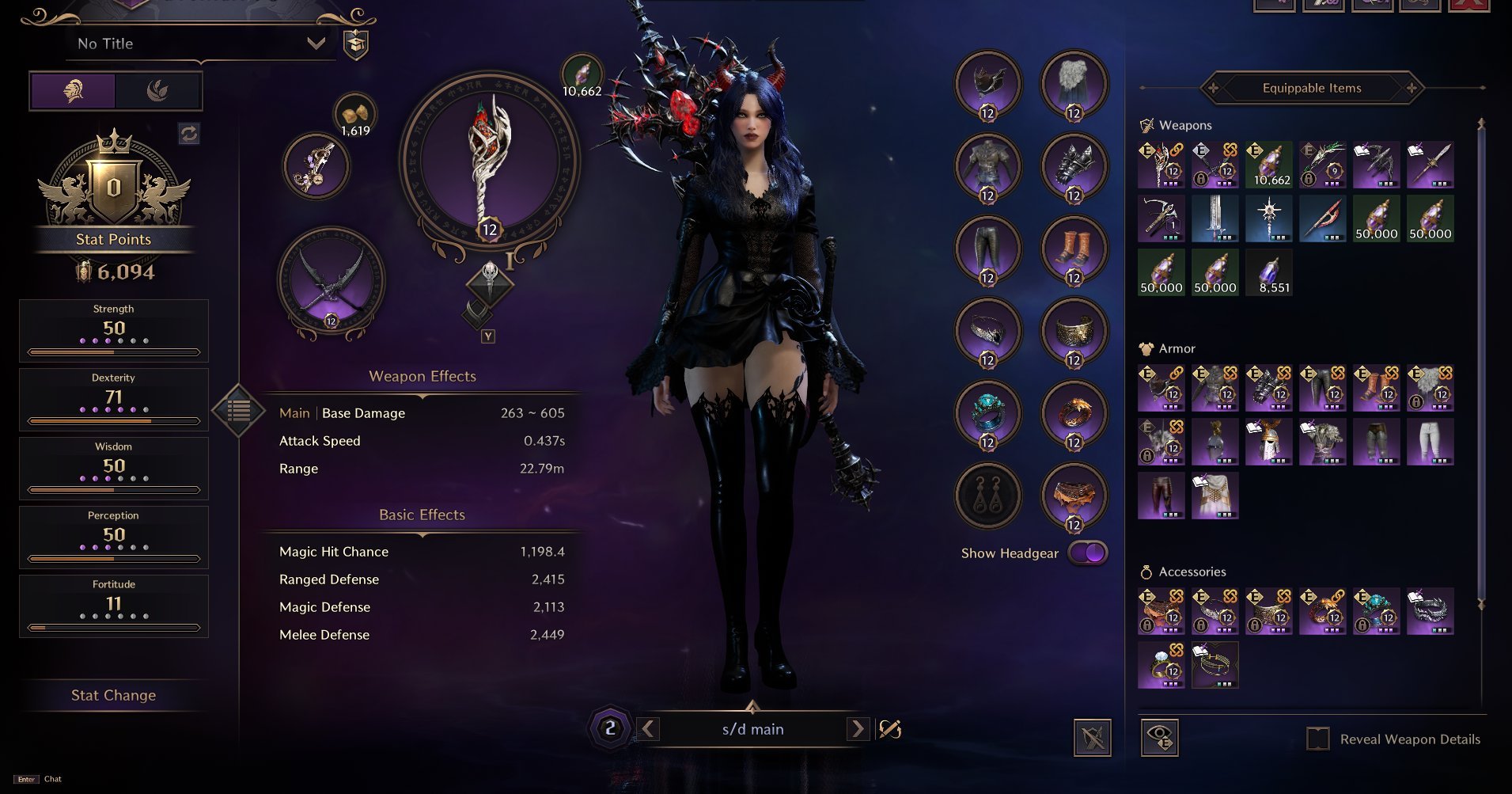Switch to the helmet character tab
Image resolution: width=1512 pixels, height=794 pixels.
tap(74, 91)
